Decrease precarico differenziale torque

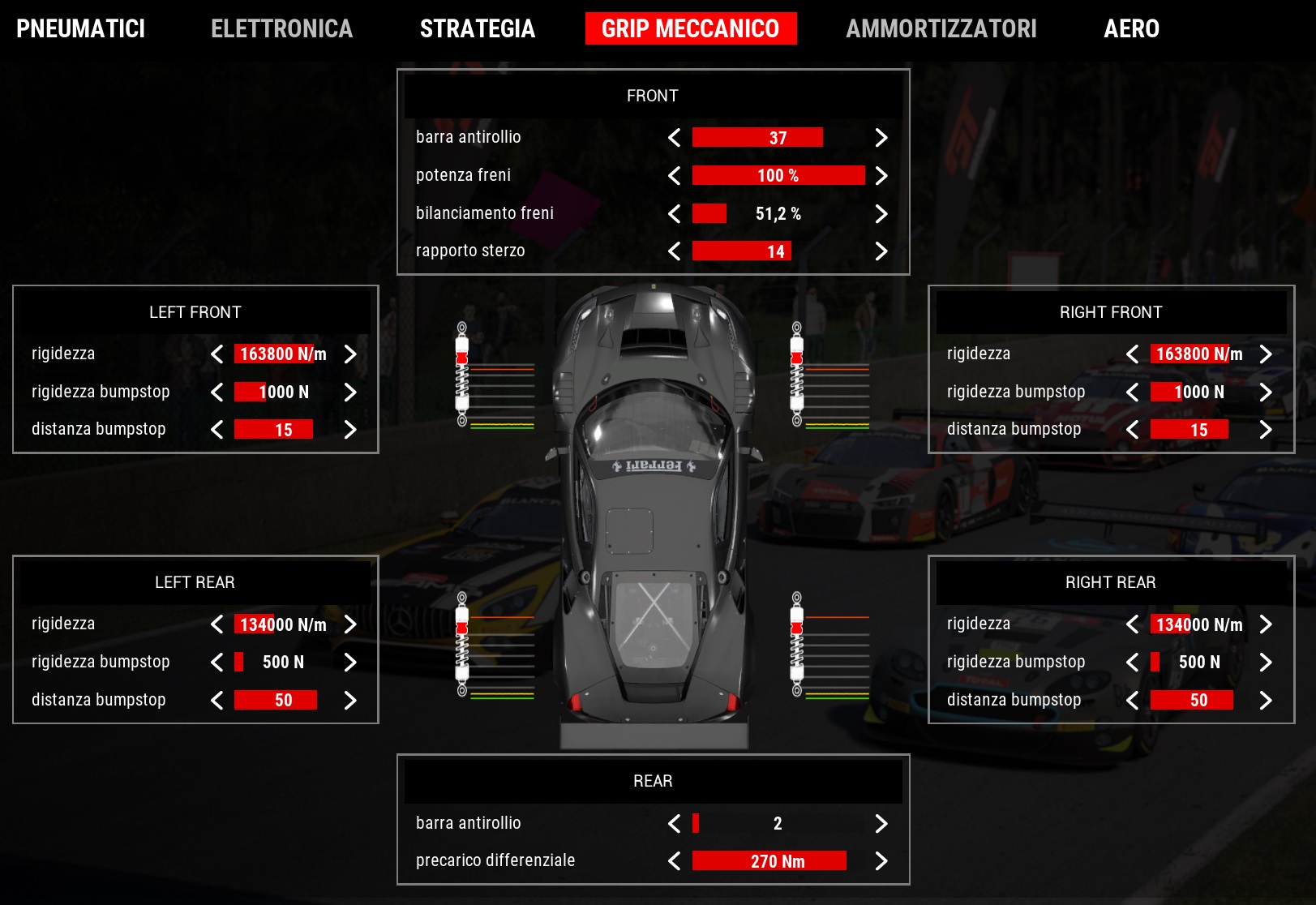674,861
